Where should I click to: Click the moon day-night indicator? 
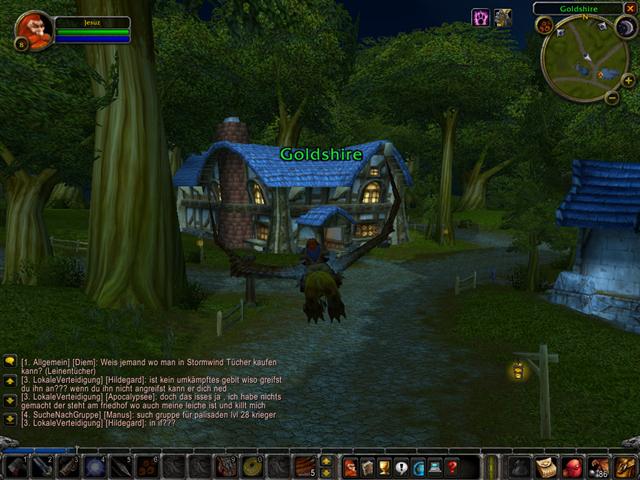tap(626, 27)
